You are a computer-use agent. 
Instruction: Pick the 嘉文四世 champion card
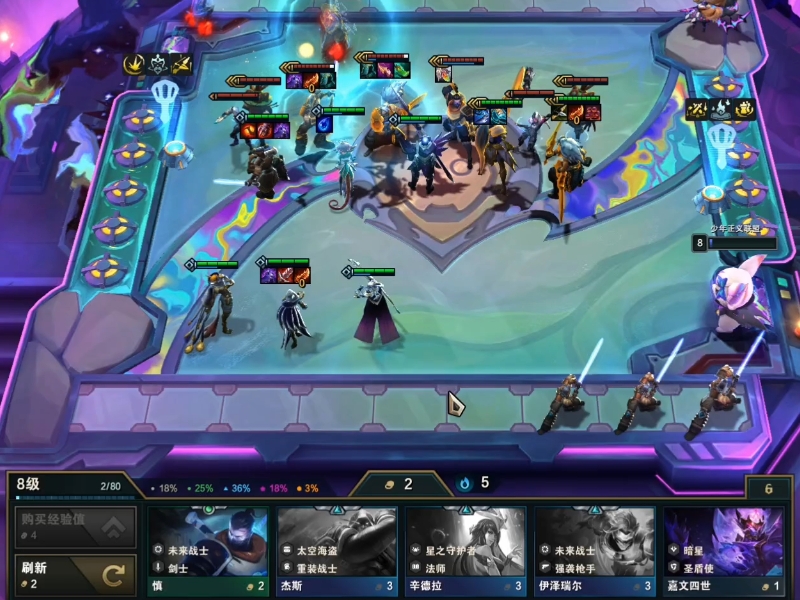[723, 549]
